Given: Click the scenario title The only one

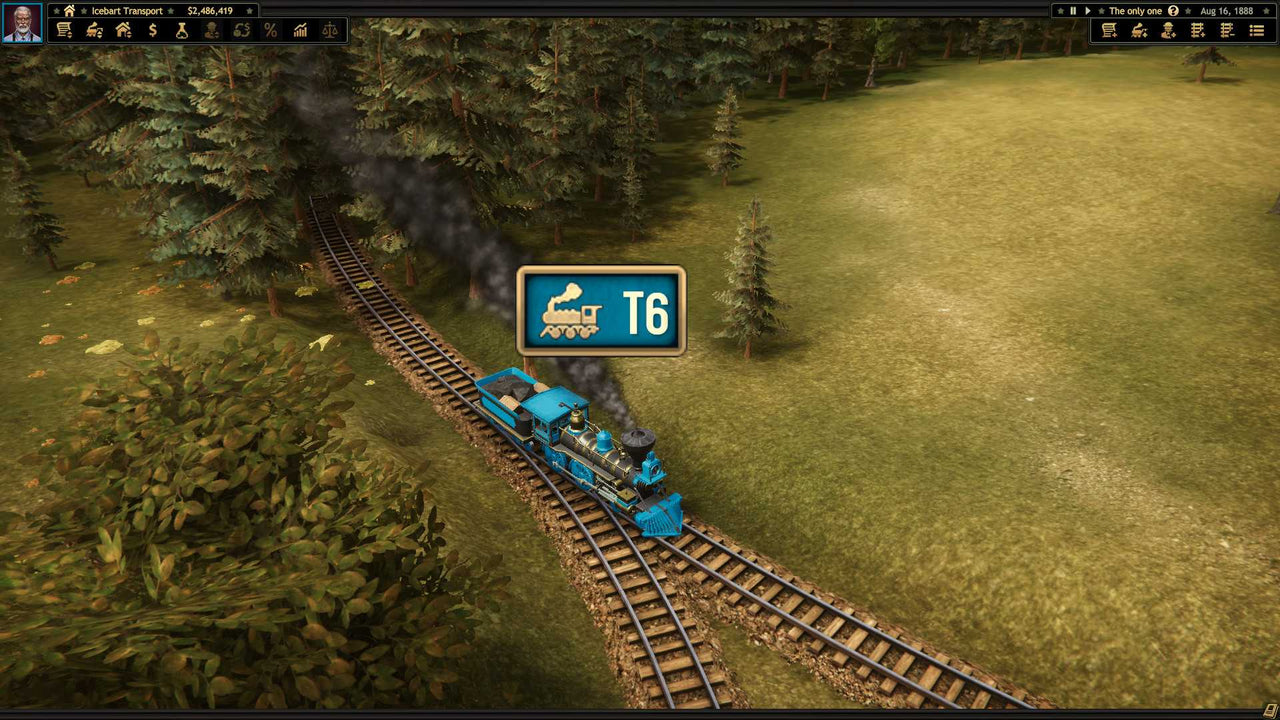Looking at the screenshot, I should tap(1136, 11).
